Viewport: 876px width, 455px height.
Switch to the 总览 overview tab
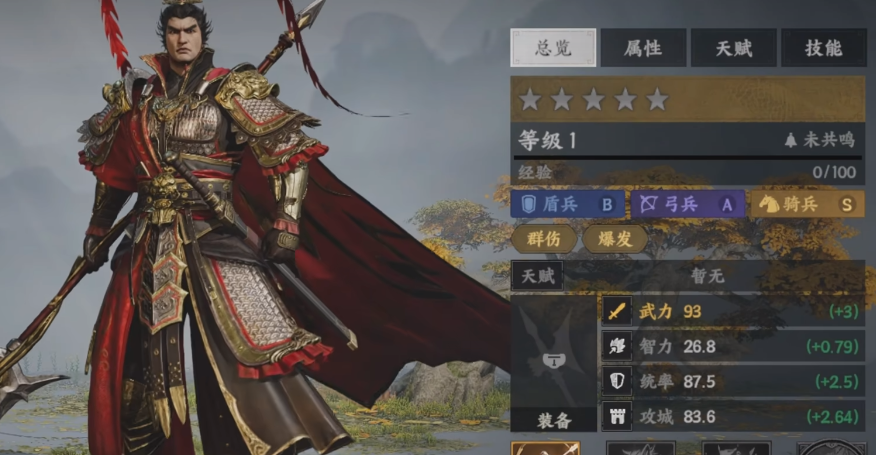click(553, 48)
